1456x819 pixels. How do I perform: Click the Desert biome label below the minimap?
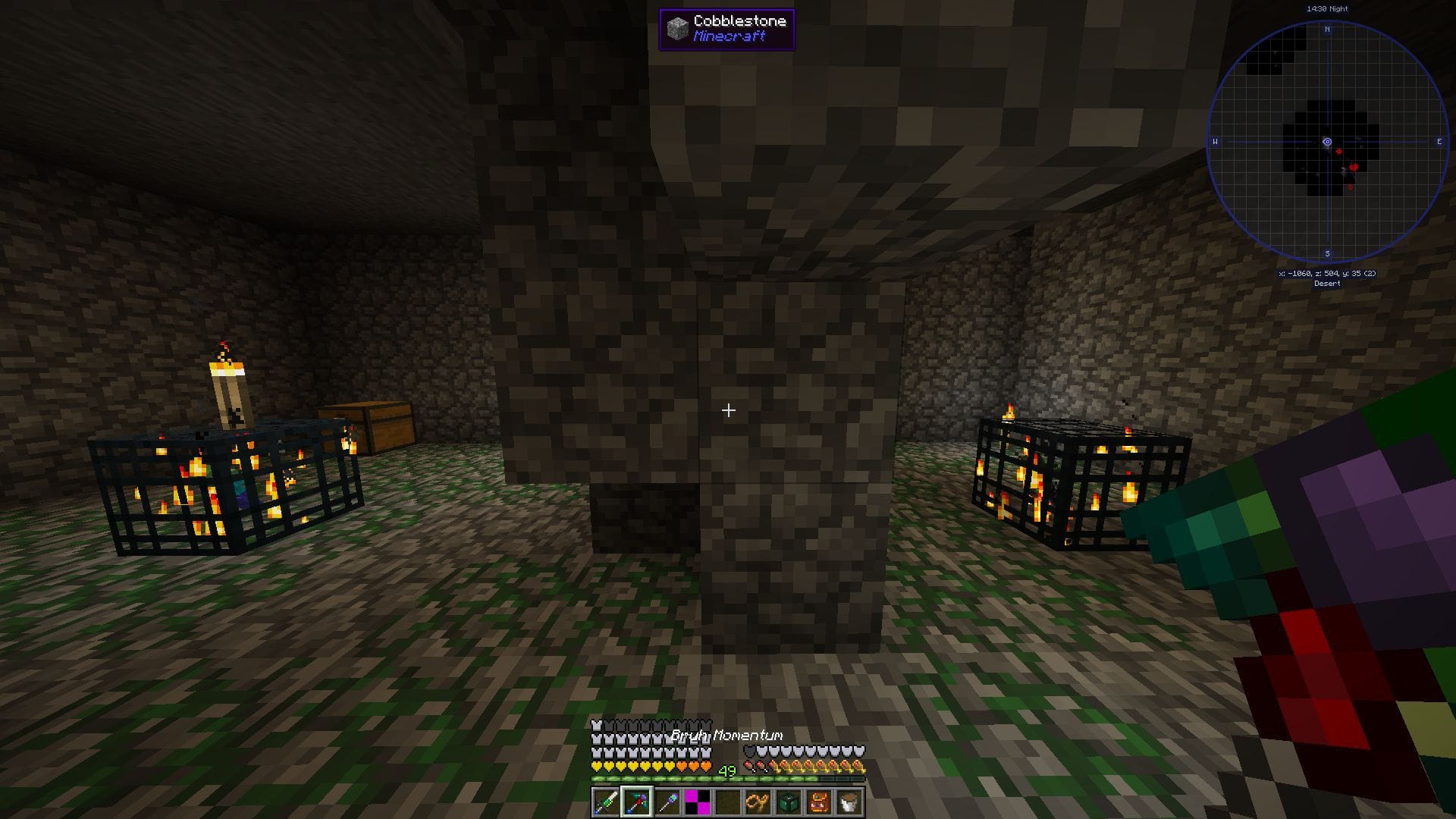1327,283
